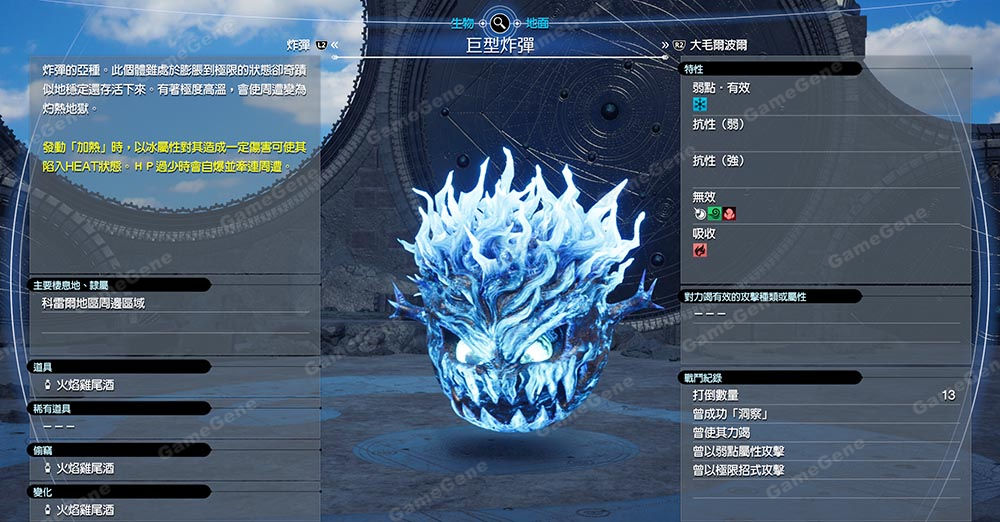Image resolution: width=1000 pixels, height=522 pixels.
Task: Click the magnifying glass icon
Action: [x=499, y=21]
